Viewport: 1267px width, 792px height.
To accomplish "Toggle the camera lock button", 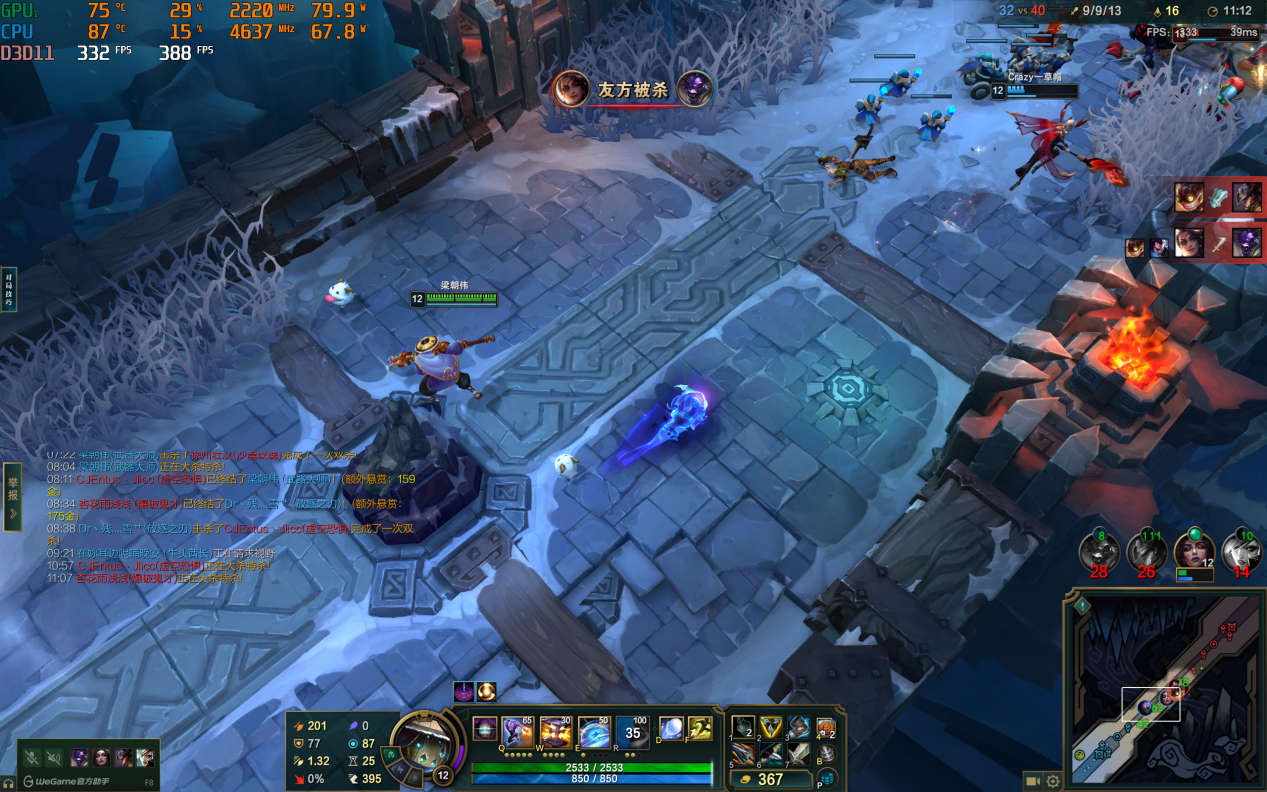I will pyautogui.click(x=1030, y=781).
